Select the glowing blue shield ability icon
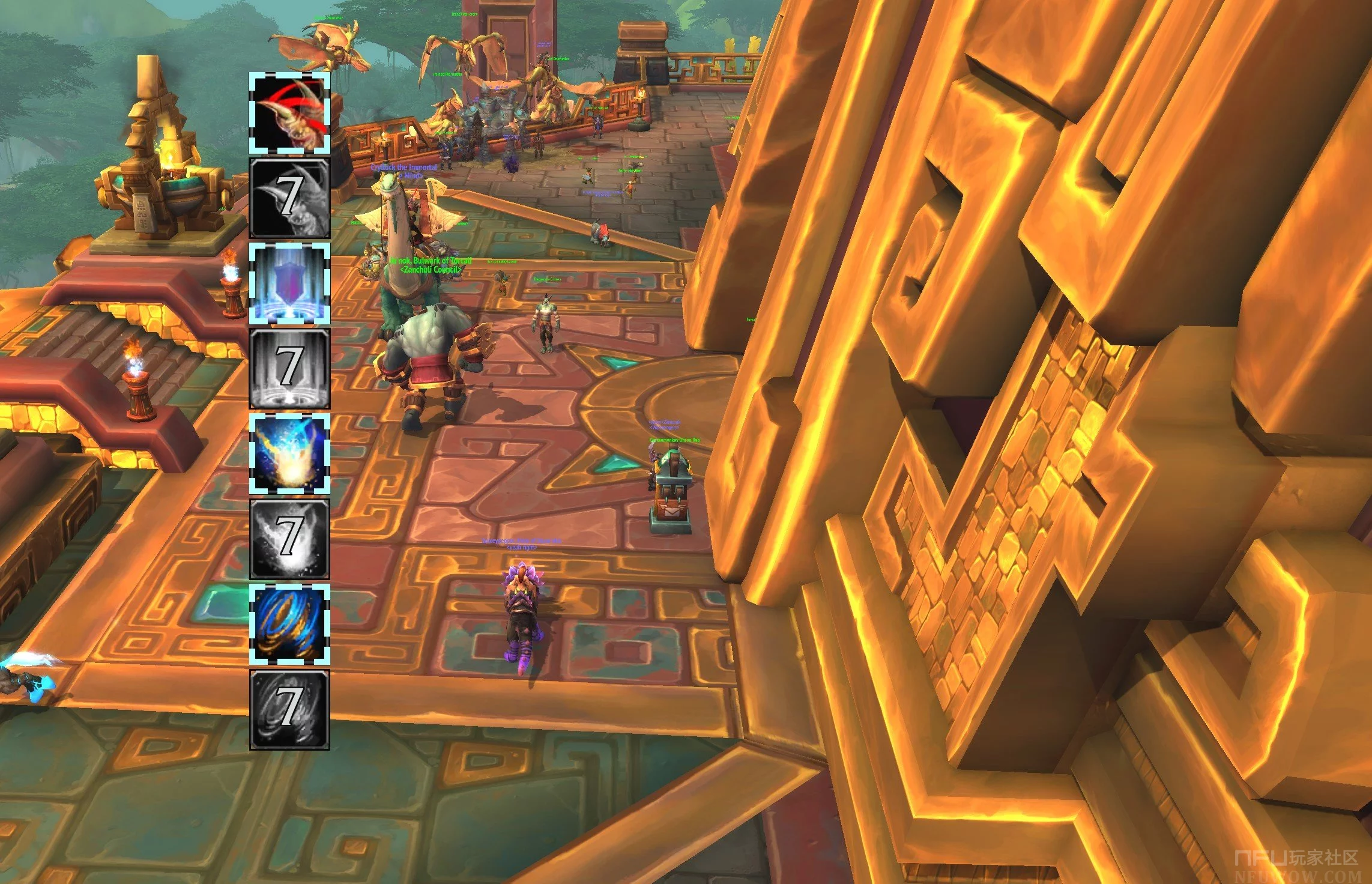 coord(289,283)
